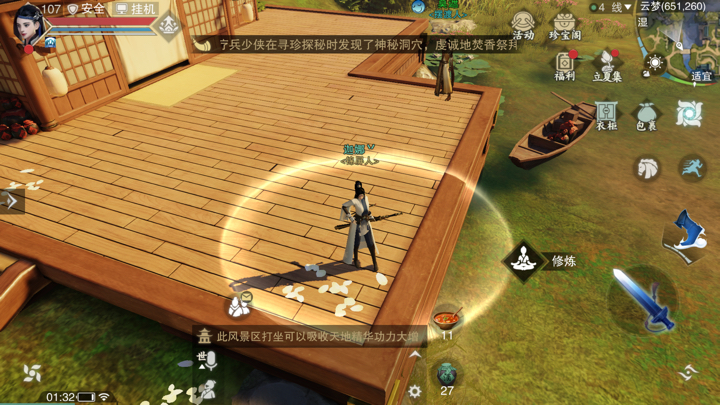Toggle the sprint running icon
The image size is (720, 405).
click(x=690, y=168)
